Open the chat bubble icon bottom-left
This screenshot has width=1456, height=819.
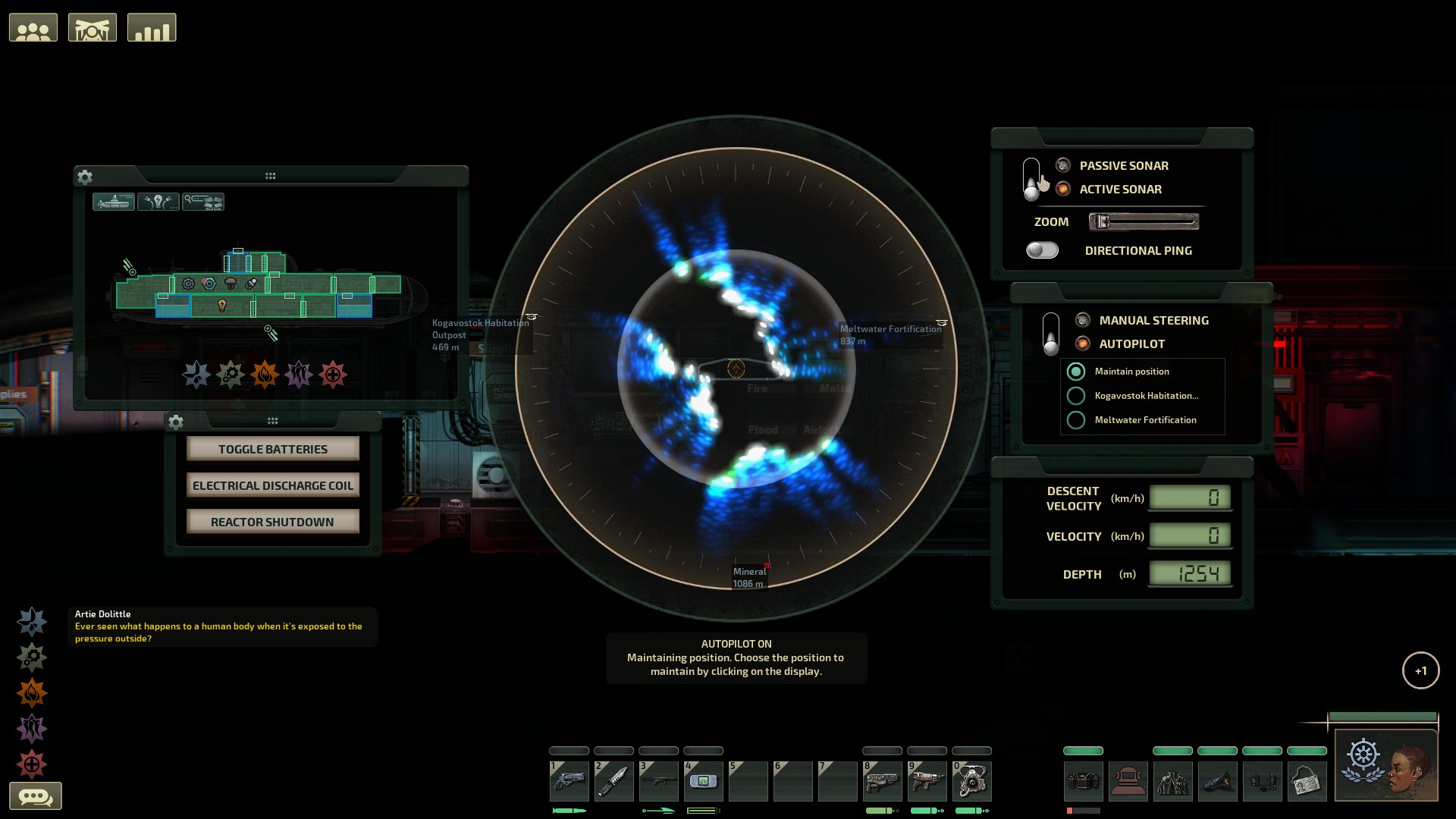(37, 795)
